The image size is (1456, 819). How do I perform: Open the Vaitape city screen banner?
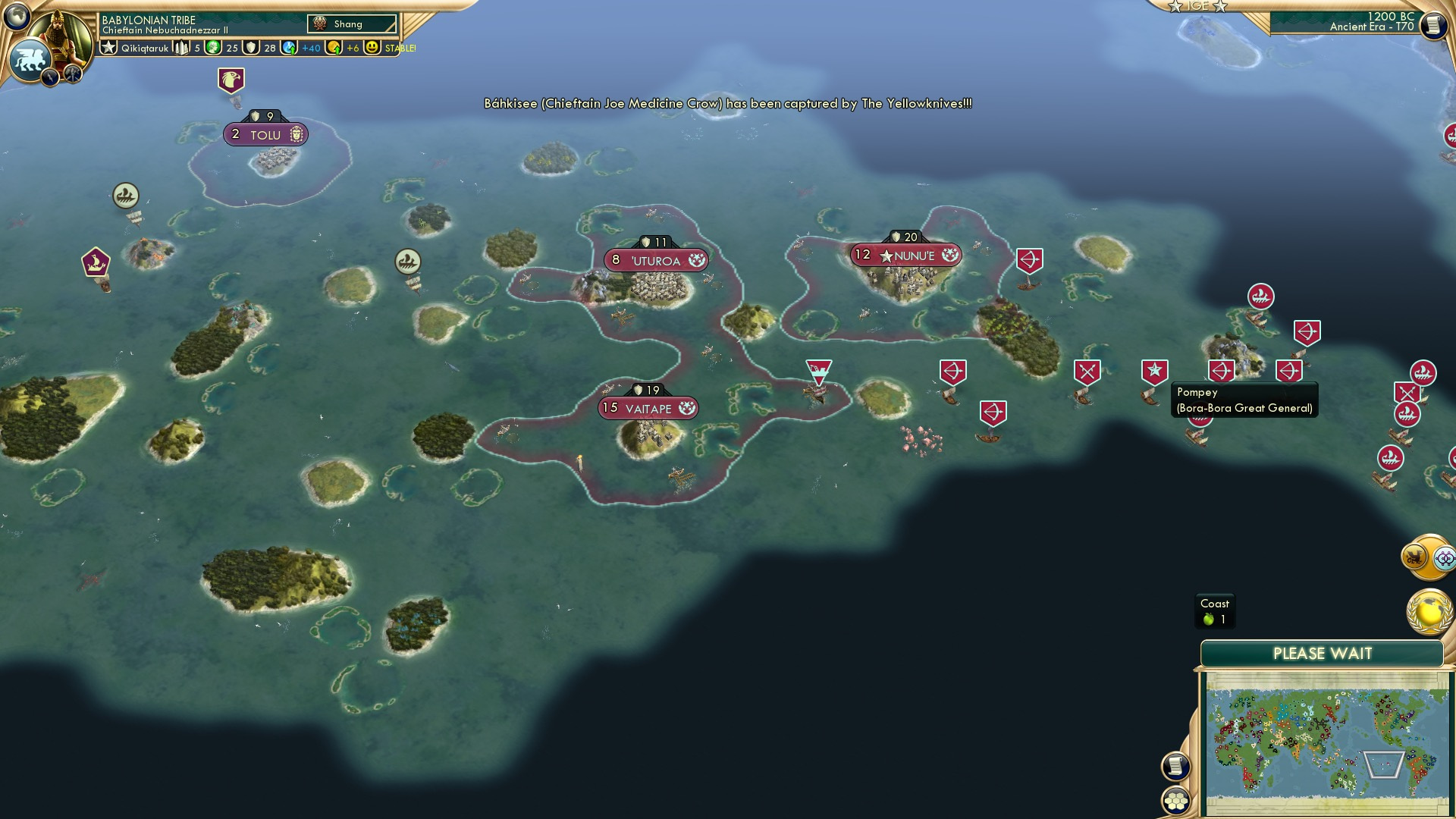tap(648, 407)
